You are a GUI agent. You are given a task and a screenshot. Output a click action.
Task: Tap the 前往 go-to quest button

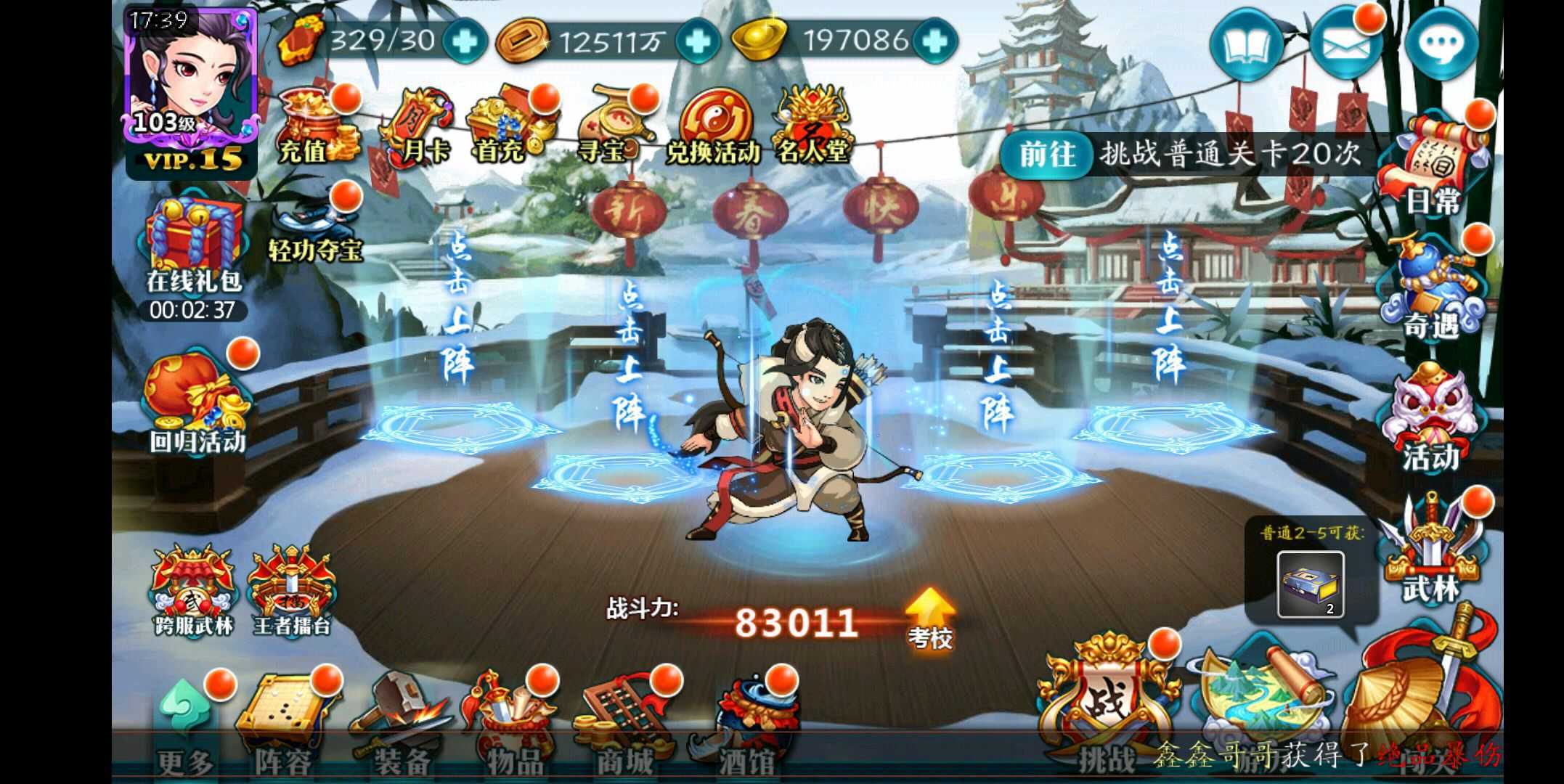point(1047,154)
